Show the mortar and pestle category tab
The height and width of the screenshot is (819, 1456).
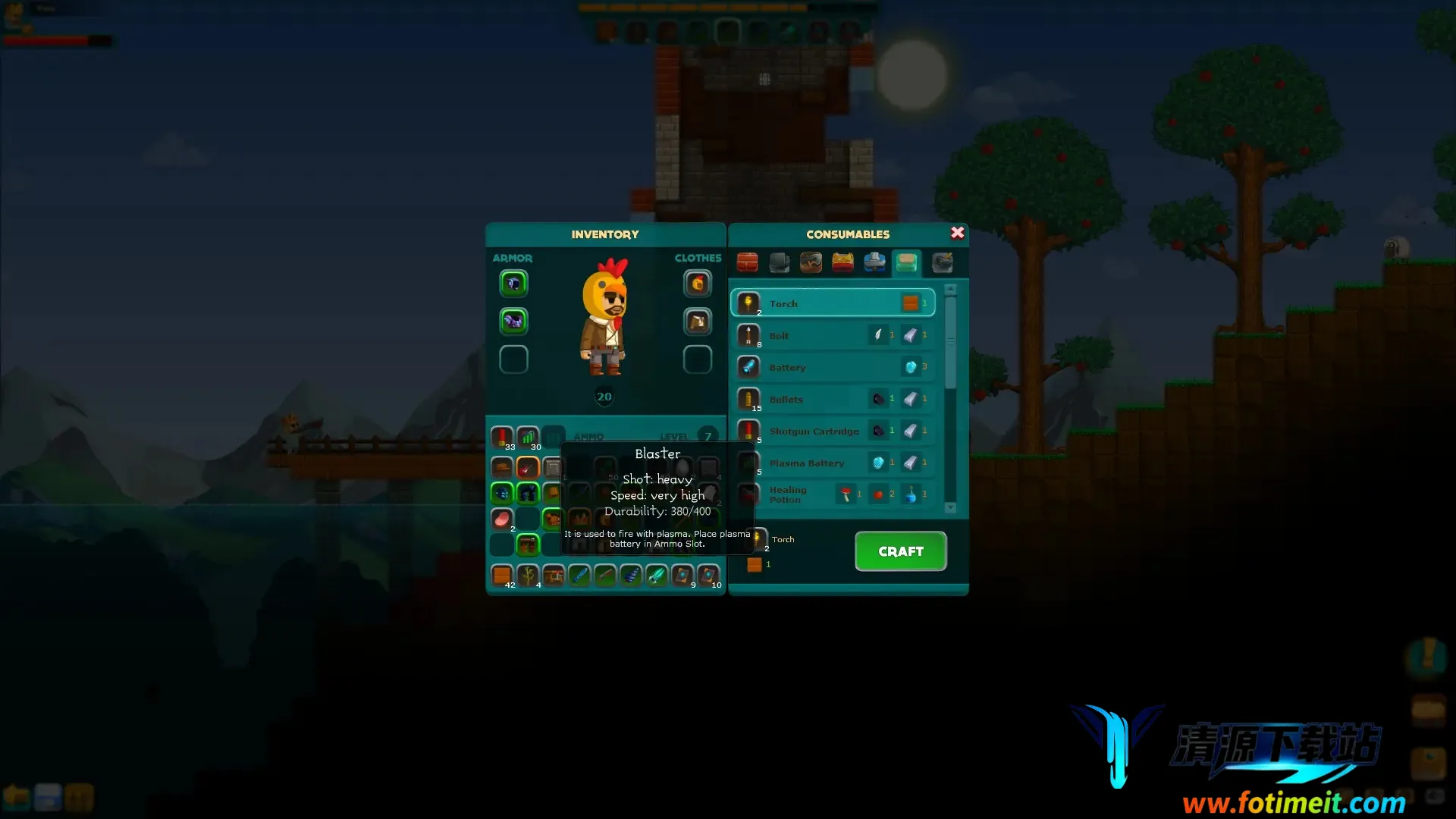click(x=942, y=262)
